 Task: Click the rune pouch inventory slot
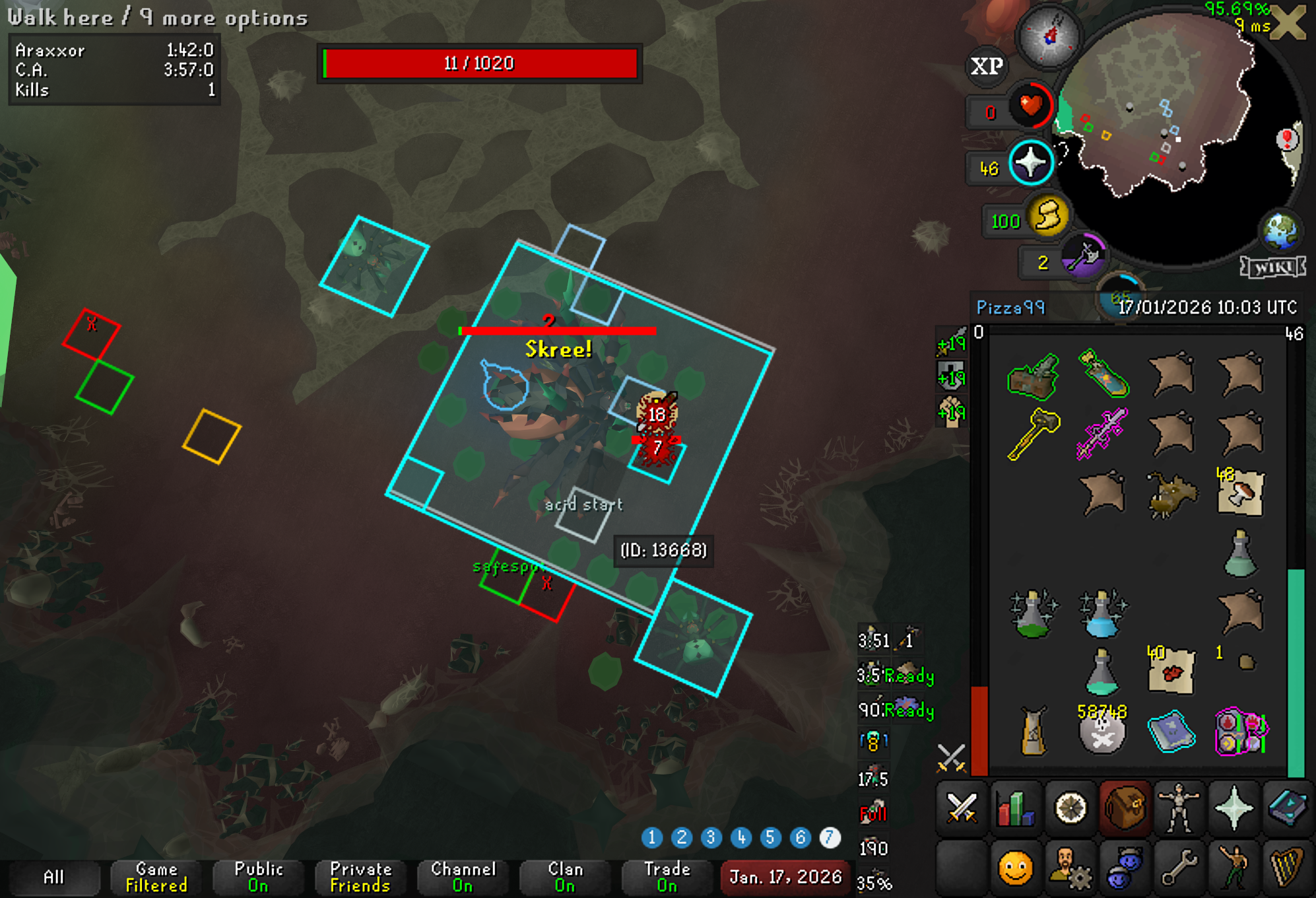1241,731
